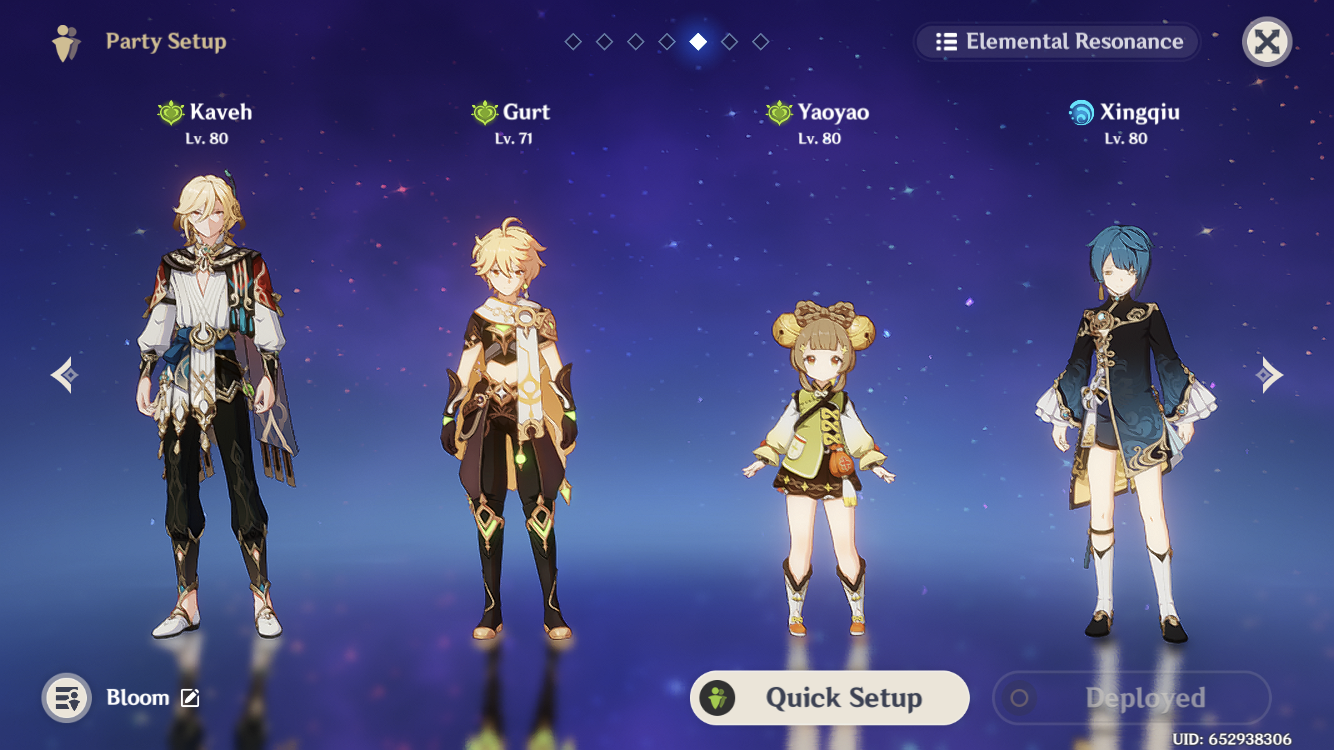Open Elemental Resonance
Image resolution: width=1334 pixels, height=750 pixels.
(x=1057, y=42)
